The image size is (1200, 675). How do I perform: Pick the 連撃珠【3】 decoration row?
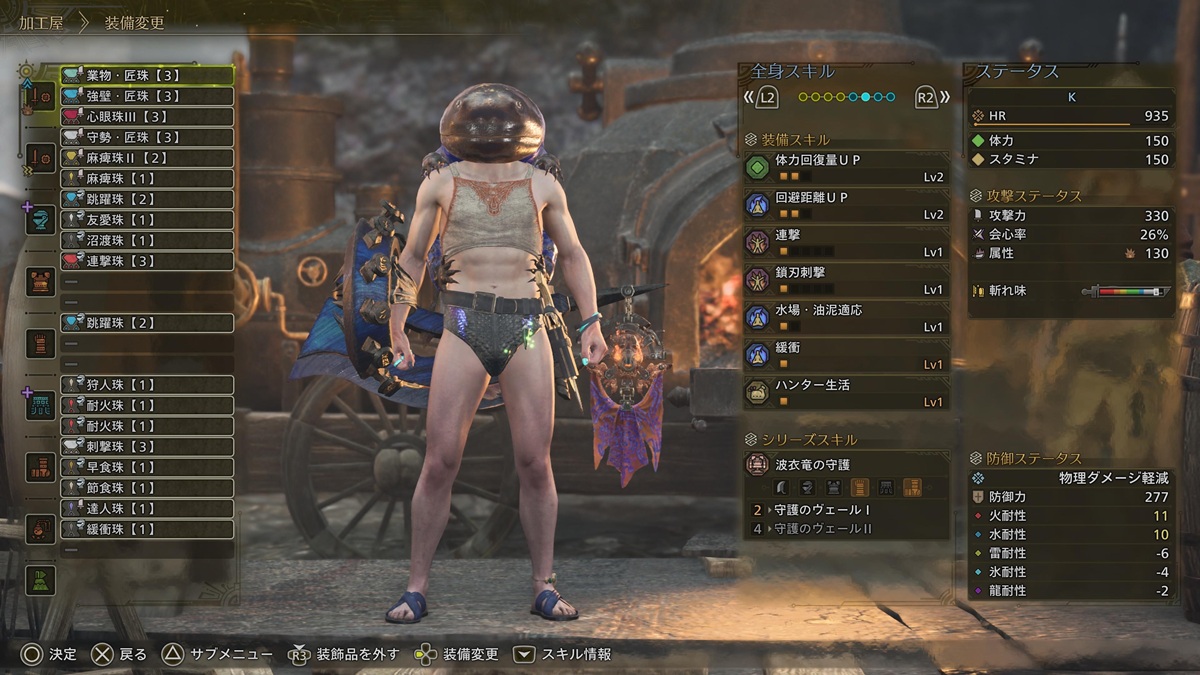147,261
